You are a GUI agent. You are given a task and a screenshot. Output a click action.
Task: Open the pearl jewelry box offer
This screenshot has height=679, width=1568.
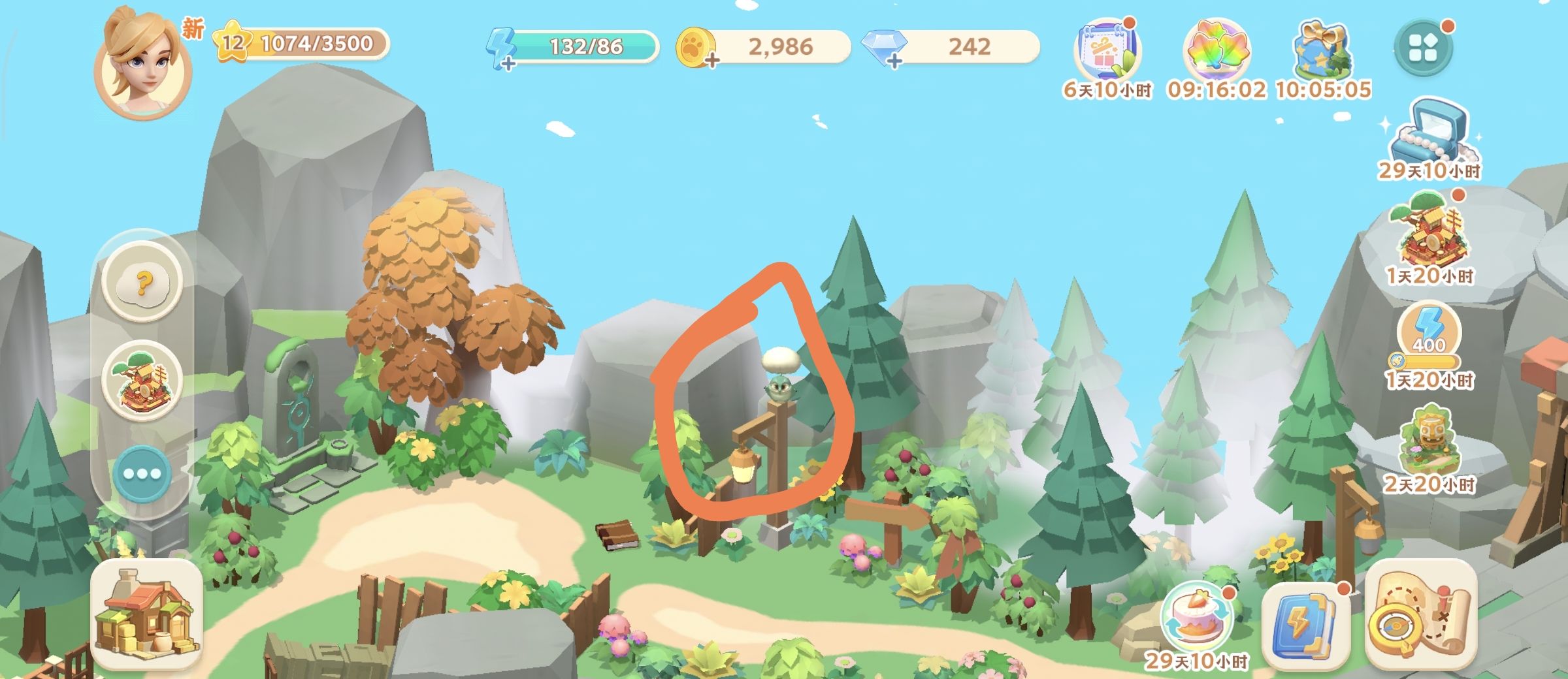pos(1429,134)
